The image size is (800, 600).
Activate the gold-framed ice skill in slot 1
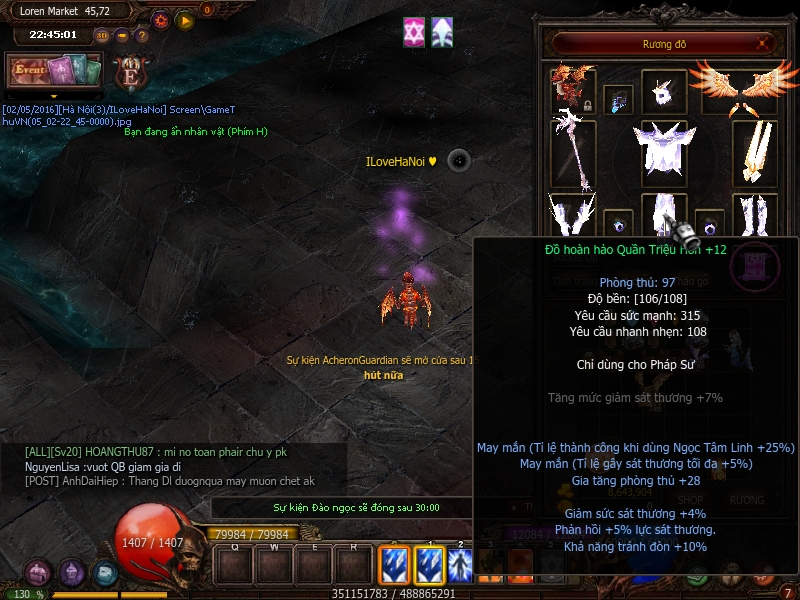coord(429,566)
